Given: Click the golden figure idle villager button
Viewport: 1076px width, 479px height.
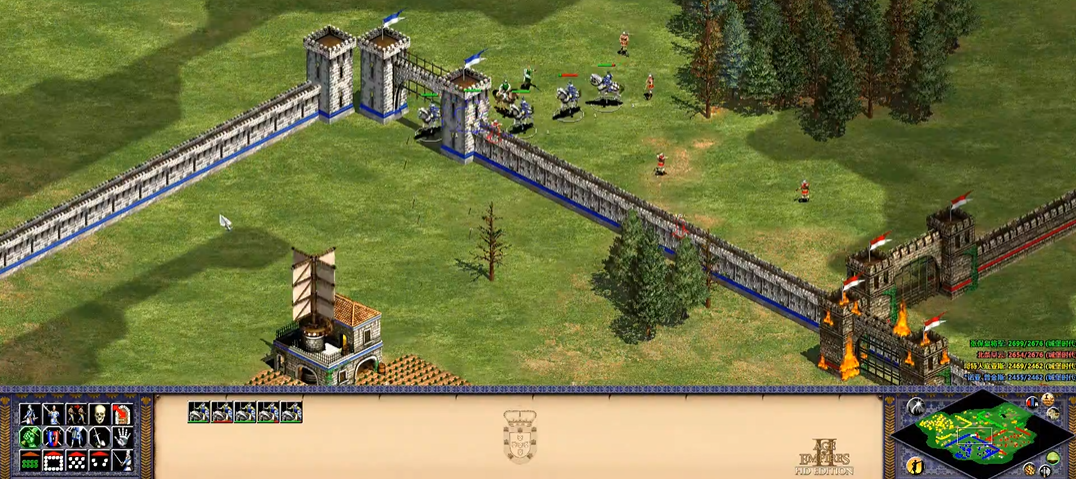Looking at the screenshot, I should pos(914,465).
